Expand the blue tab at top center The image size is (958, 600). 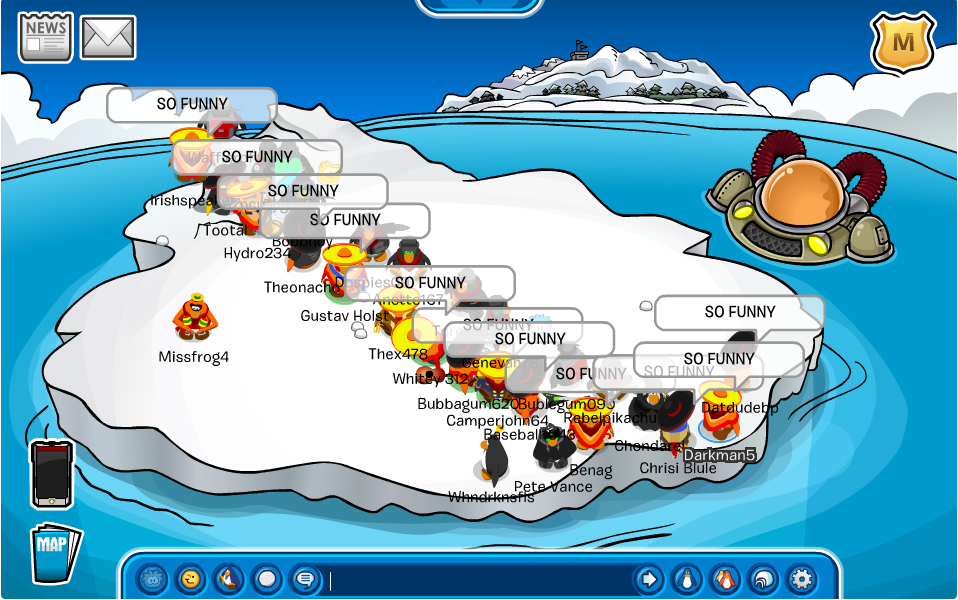(x=479, y=6)
